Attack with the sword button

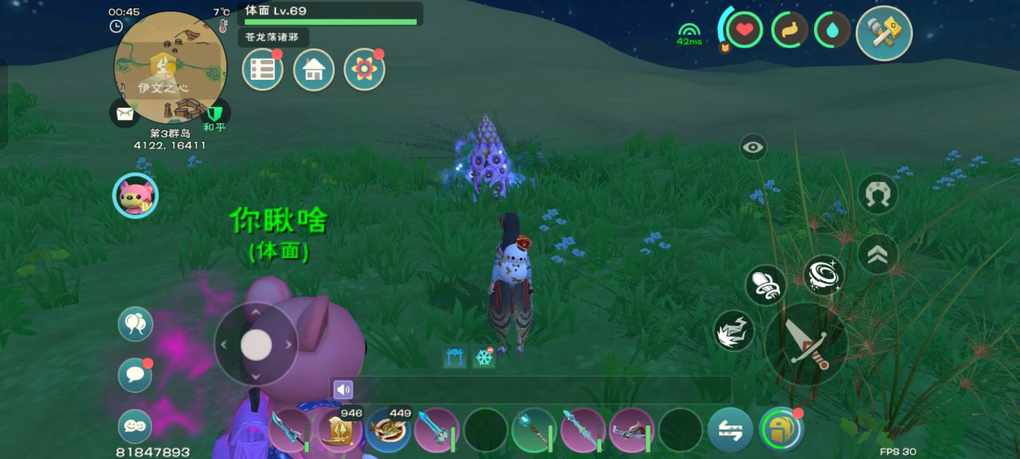pos(806,342)
